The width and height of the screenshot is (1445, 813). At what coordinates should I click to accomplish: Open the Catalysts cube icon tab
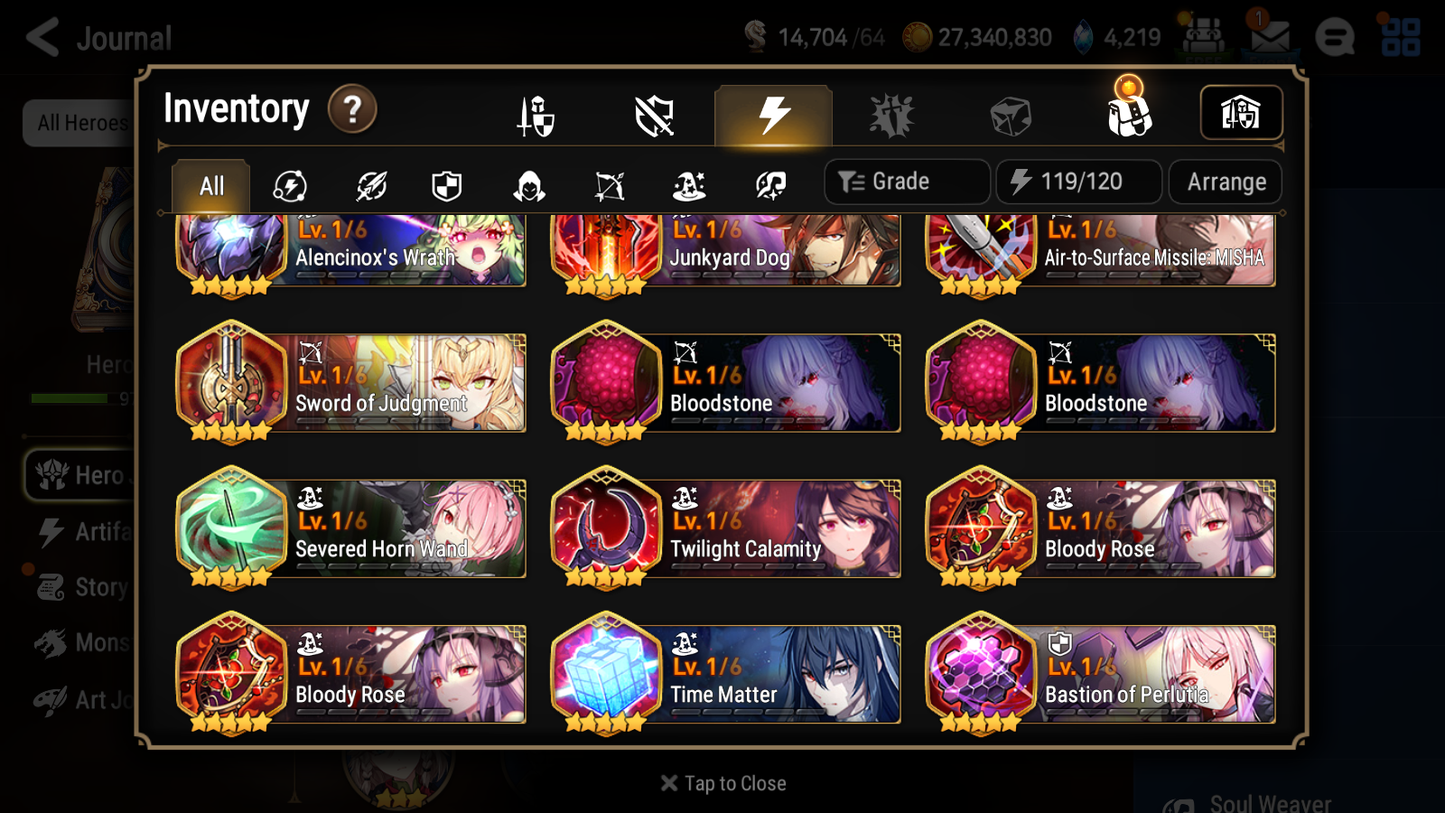pyautogui.click(x=1010, y=114)
